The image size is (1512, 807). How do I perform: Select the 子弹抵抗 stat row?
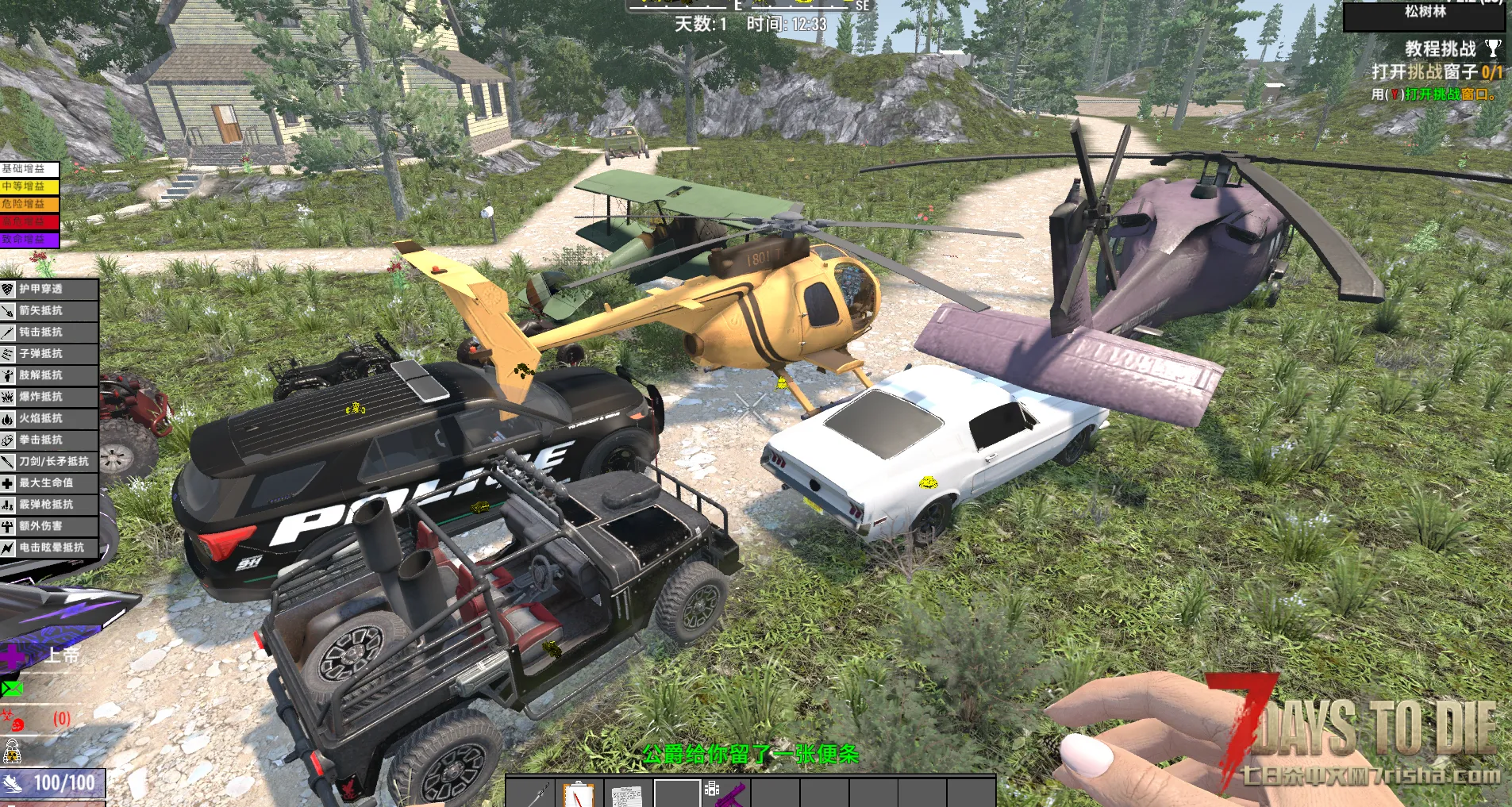pos(49,354)
